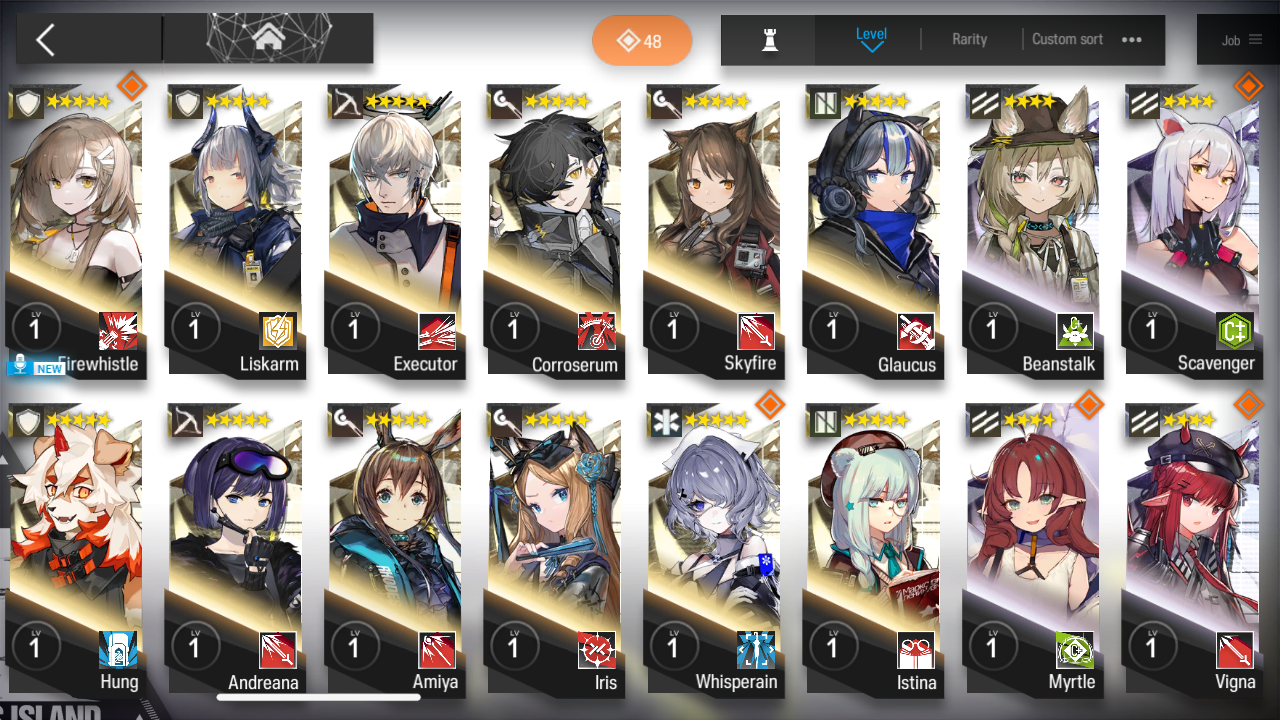
Task: Select the Whisperain operator card
Action: (713, 550)
